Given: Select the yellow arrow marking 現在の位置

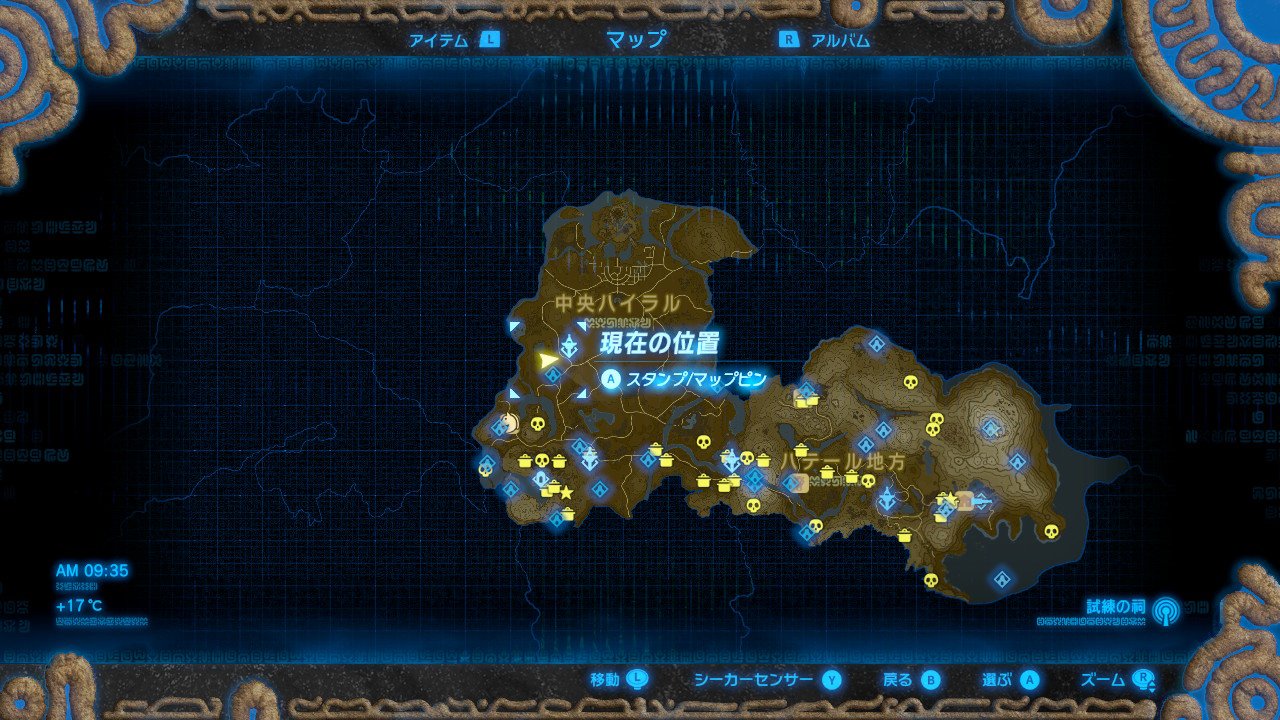Looking at the screenshot, I should [x=548, y=358].
